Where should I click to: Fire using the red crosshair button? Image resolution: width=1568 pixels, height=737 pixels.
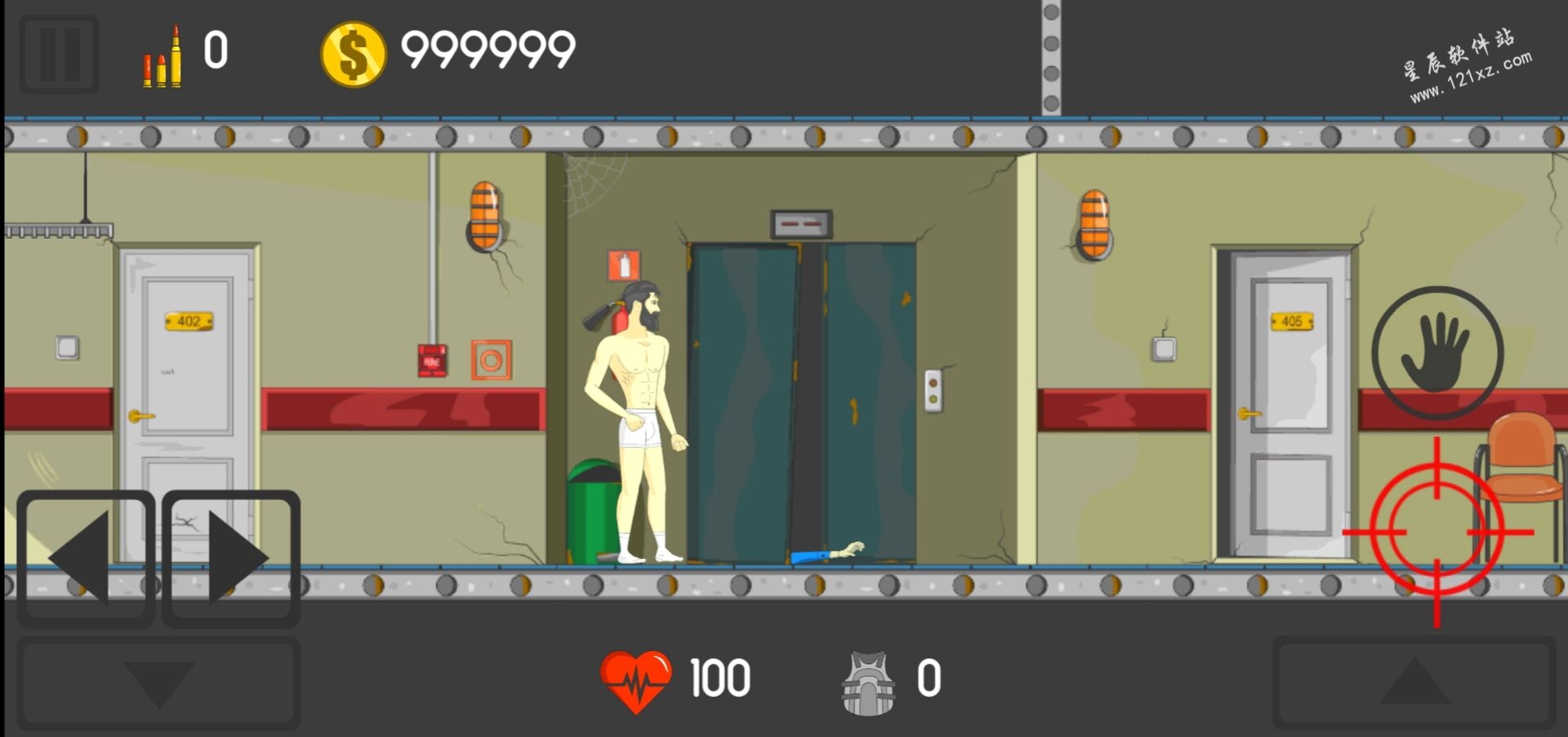(1437, 533)
